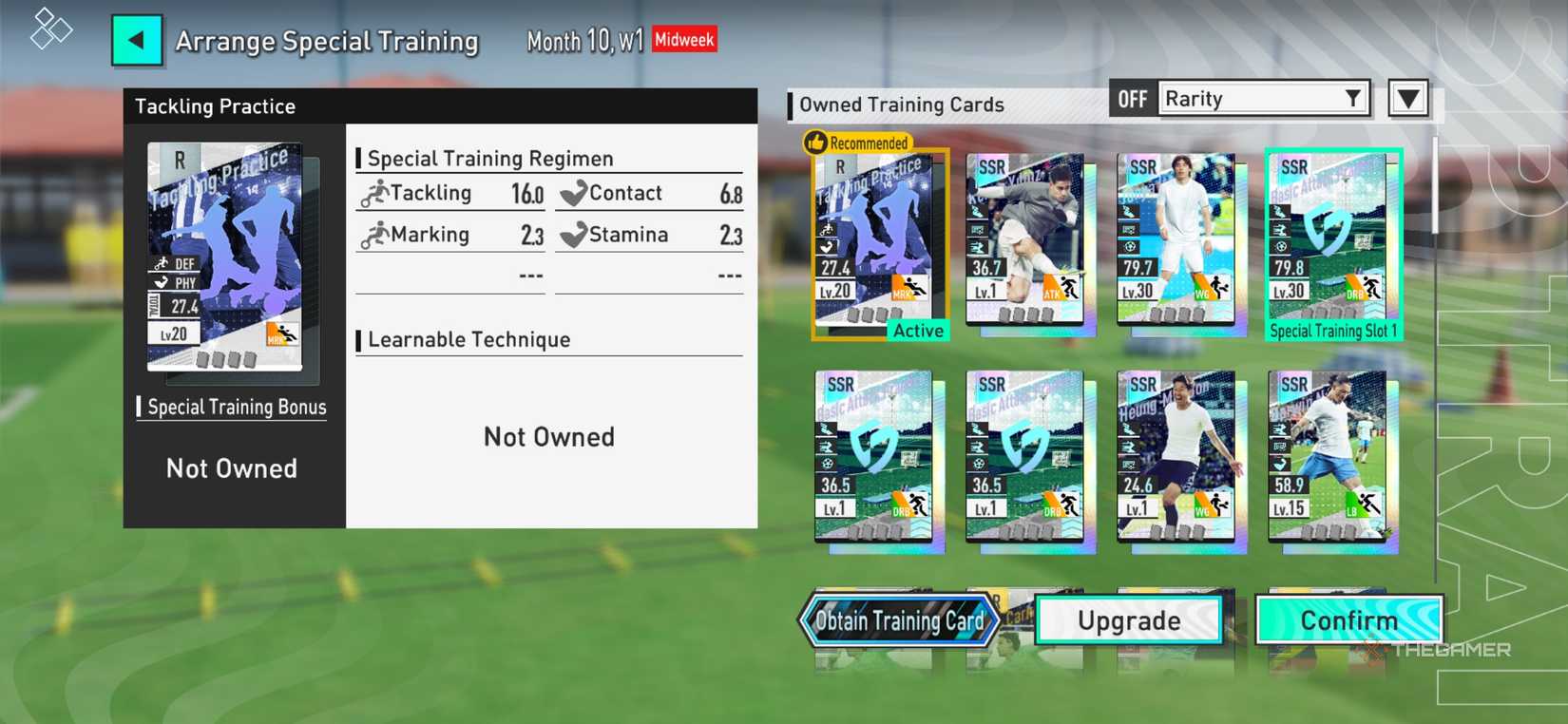Screen dimensions: 1568x724
Task: Confirm the special training arrangement
Action: [1349, 619]
